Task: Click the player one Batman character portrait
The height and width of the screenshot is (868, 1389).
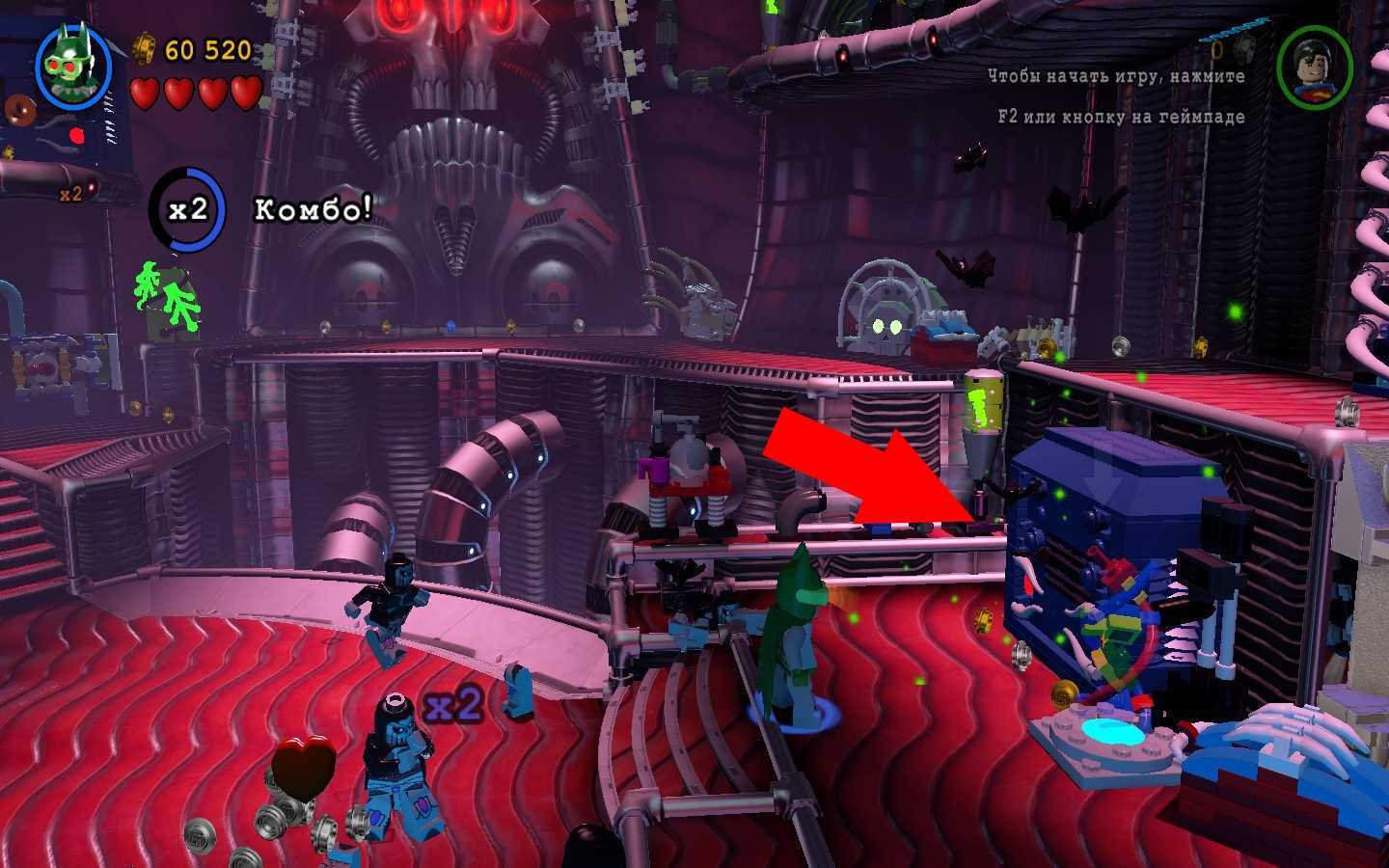Action: [x=74, y=67]
